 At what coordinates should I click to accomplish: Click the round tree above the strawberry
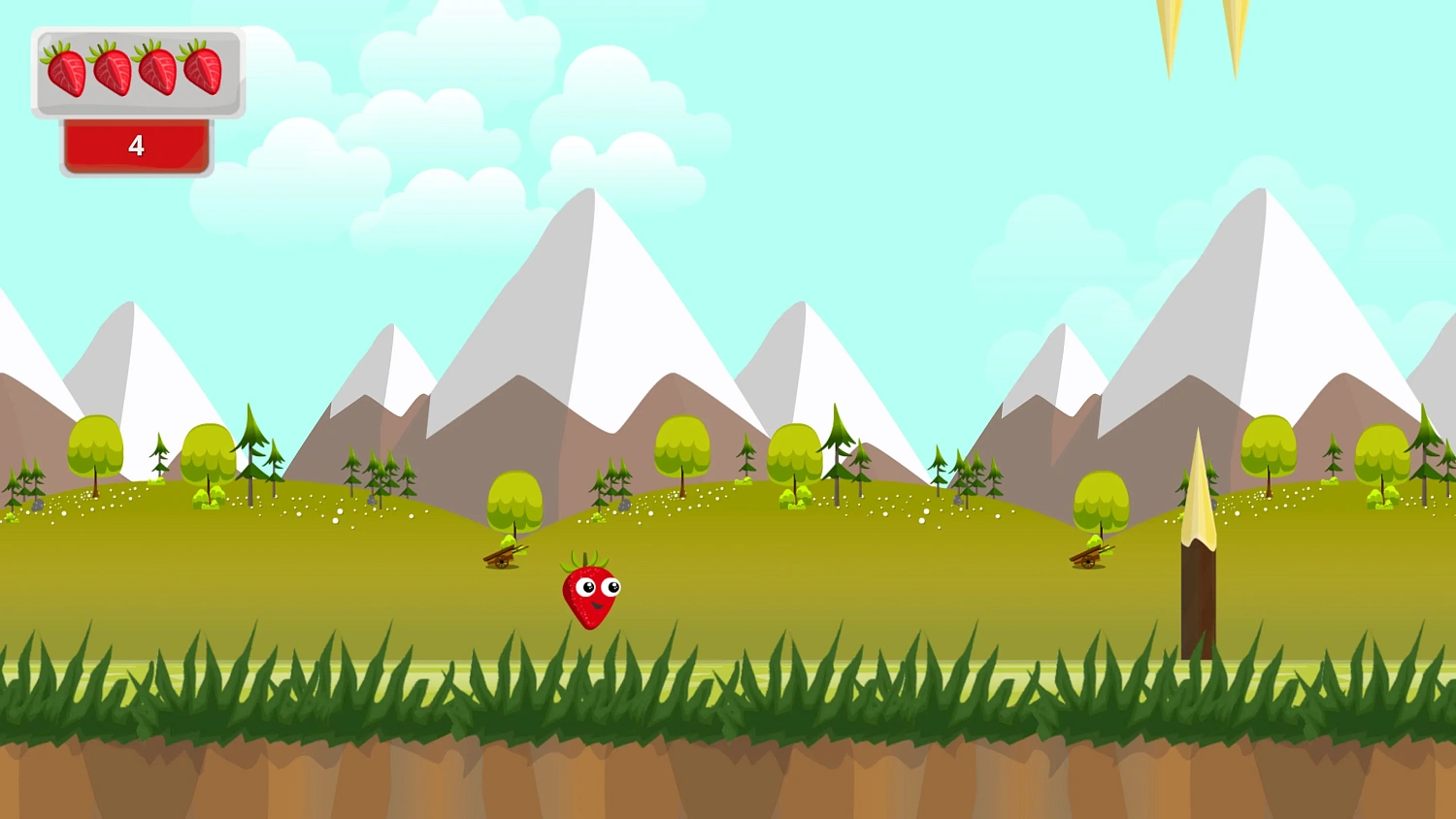tap(682, 446)
